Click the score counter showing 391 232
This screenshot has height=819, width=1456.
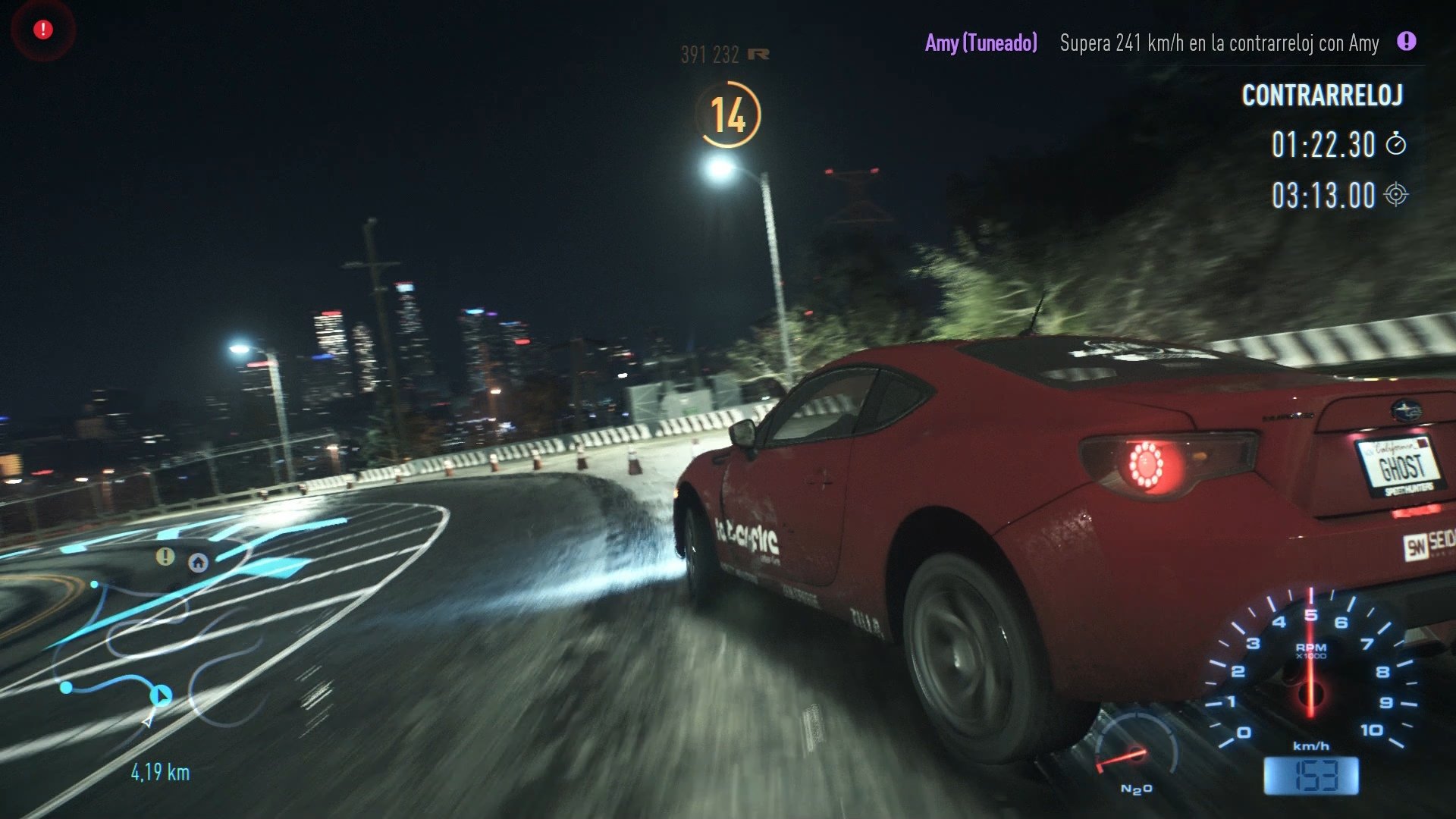click(708, 54)
